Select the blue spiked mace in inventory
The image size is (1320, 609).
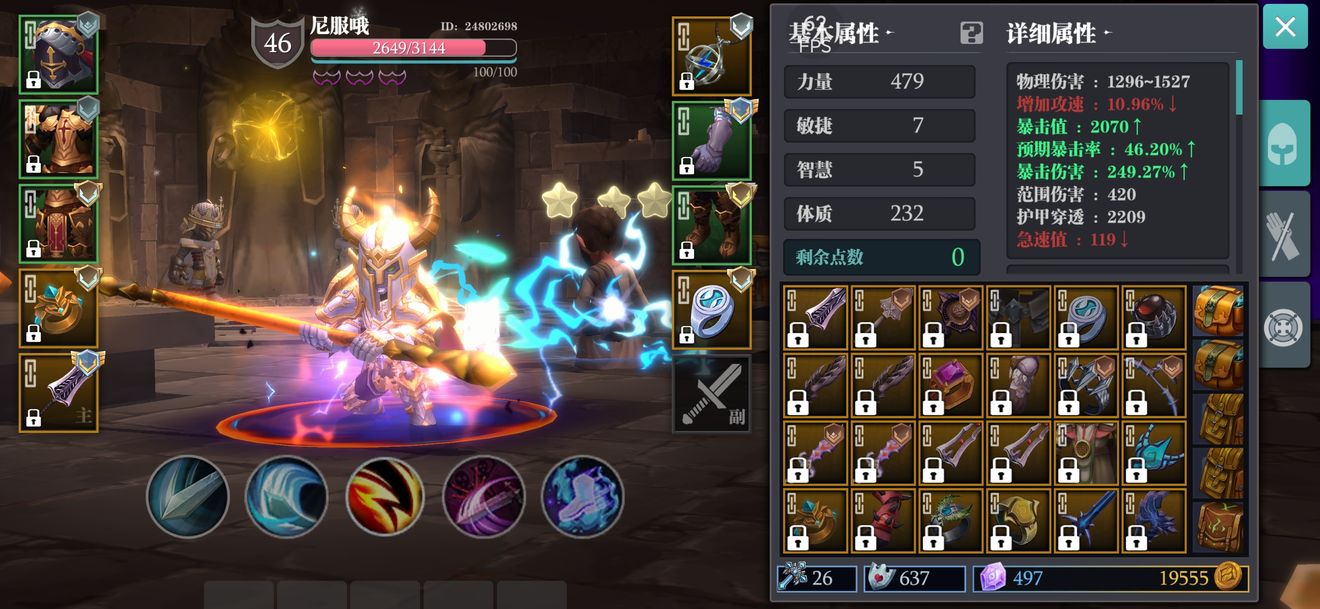point(1086,520)
